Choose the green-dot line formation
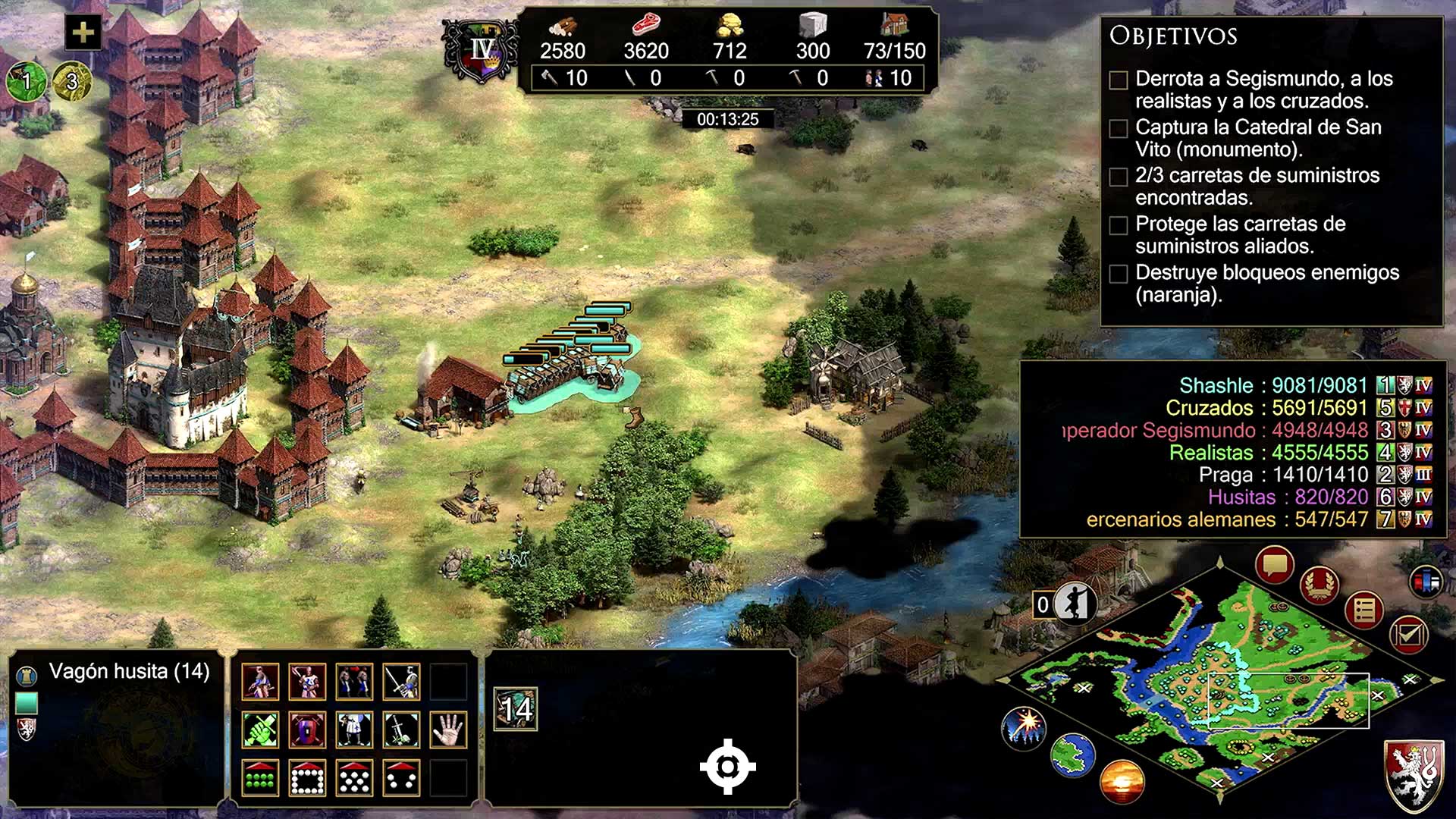The image size is (1456, 819). coord(260,777)
